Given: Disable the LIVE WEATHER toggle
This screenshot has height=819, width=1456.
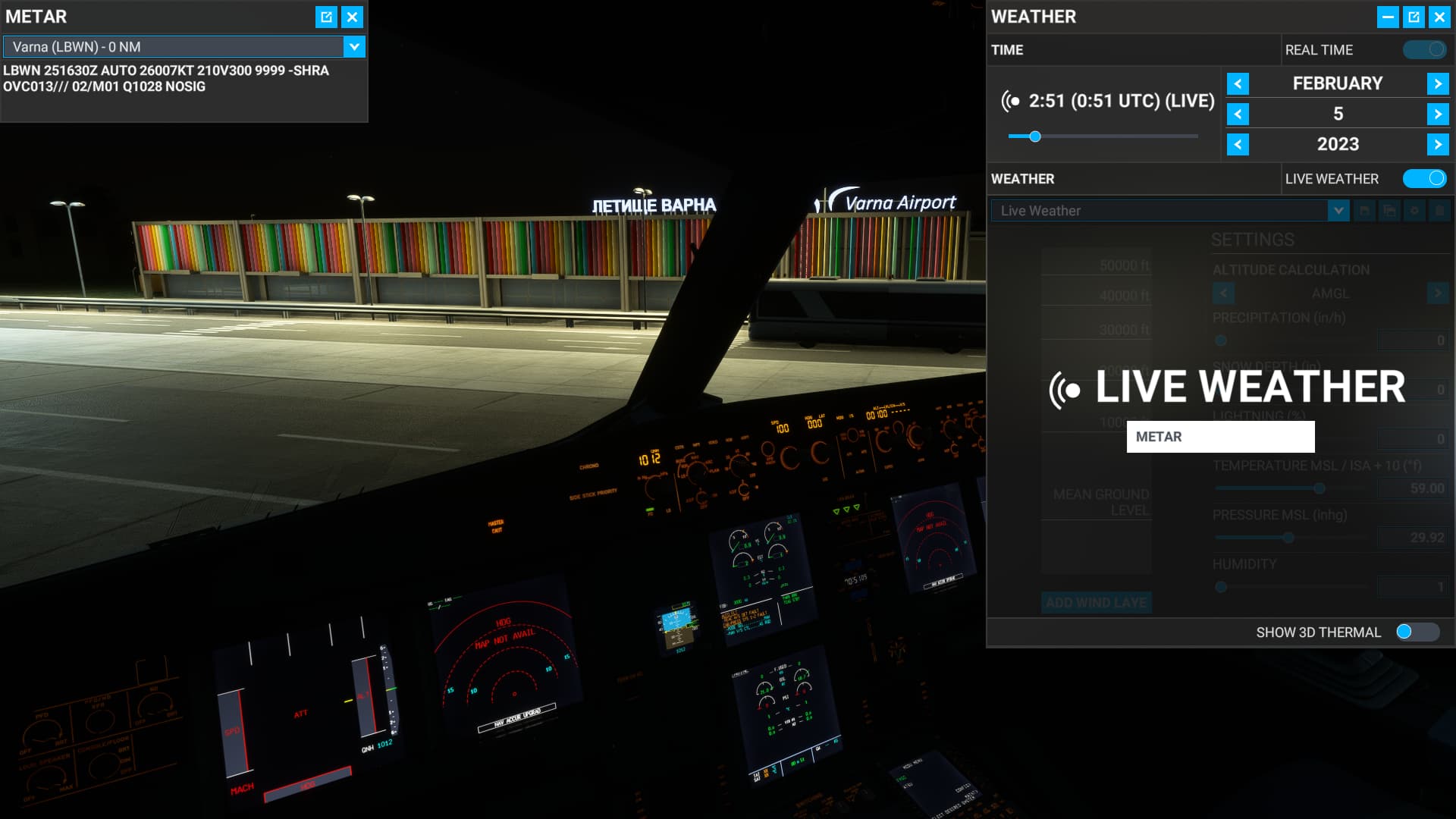Looking at the screenshot, I should (1423, 178).
